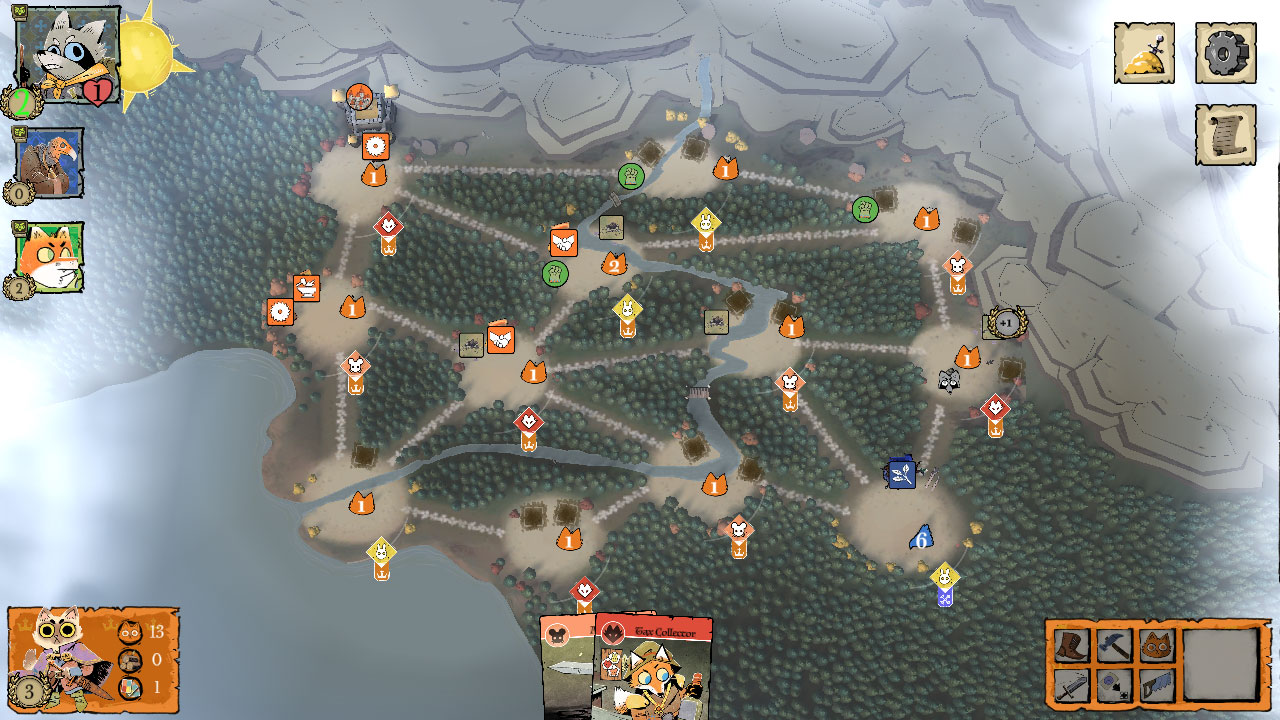Select the recruit cat action icon
Viewport: 1280px width, 720px height.
(1155, 643)
